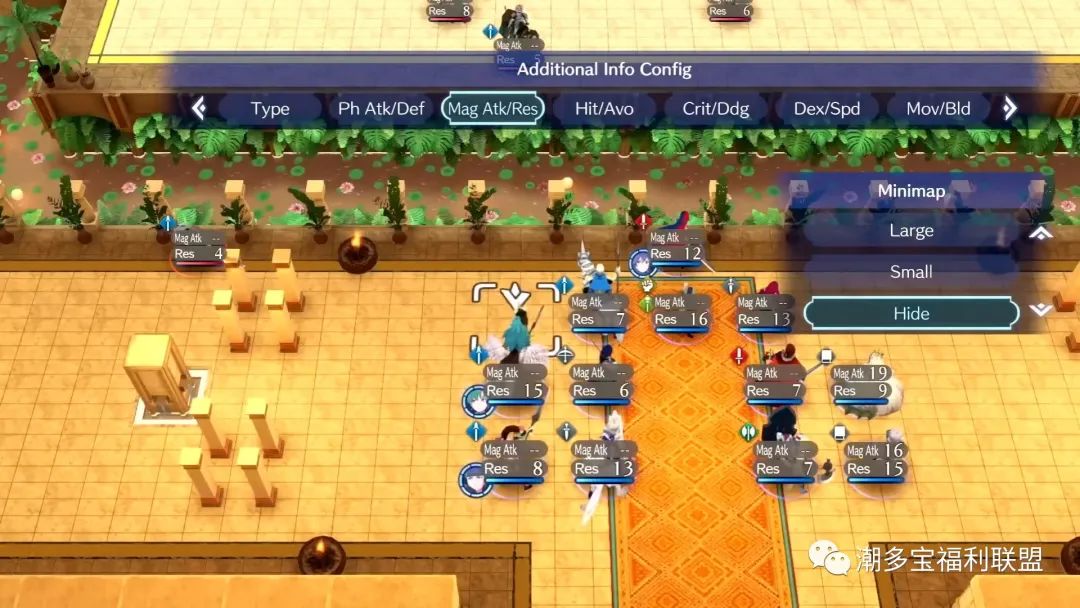Click the down chevron beside Hide
The height and width of the screenshot is (608, 1080).
[1041, 311]
